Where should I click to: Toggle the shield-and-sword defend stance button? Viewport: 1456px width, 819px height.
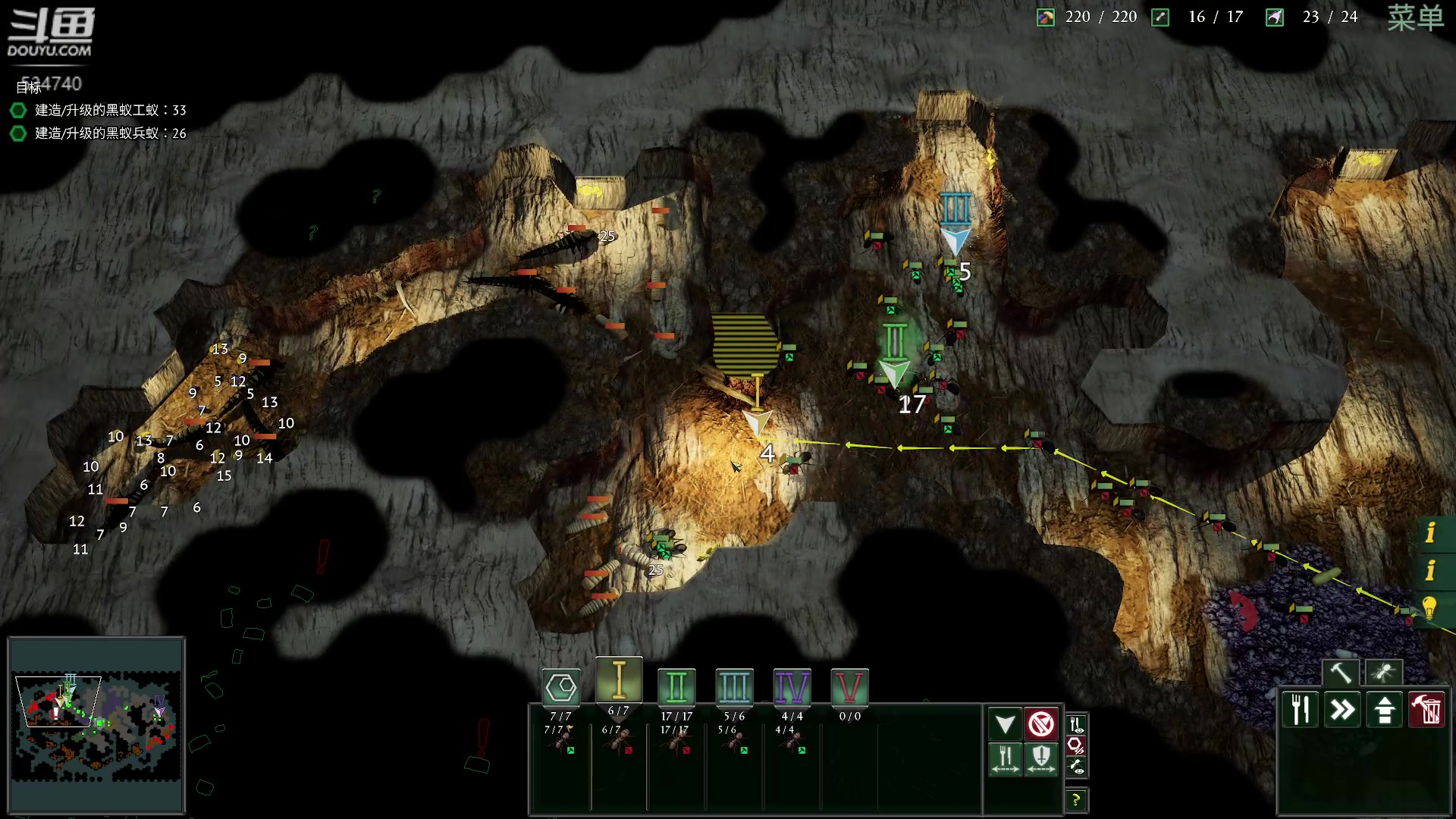1041,758
